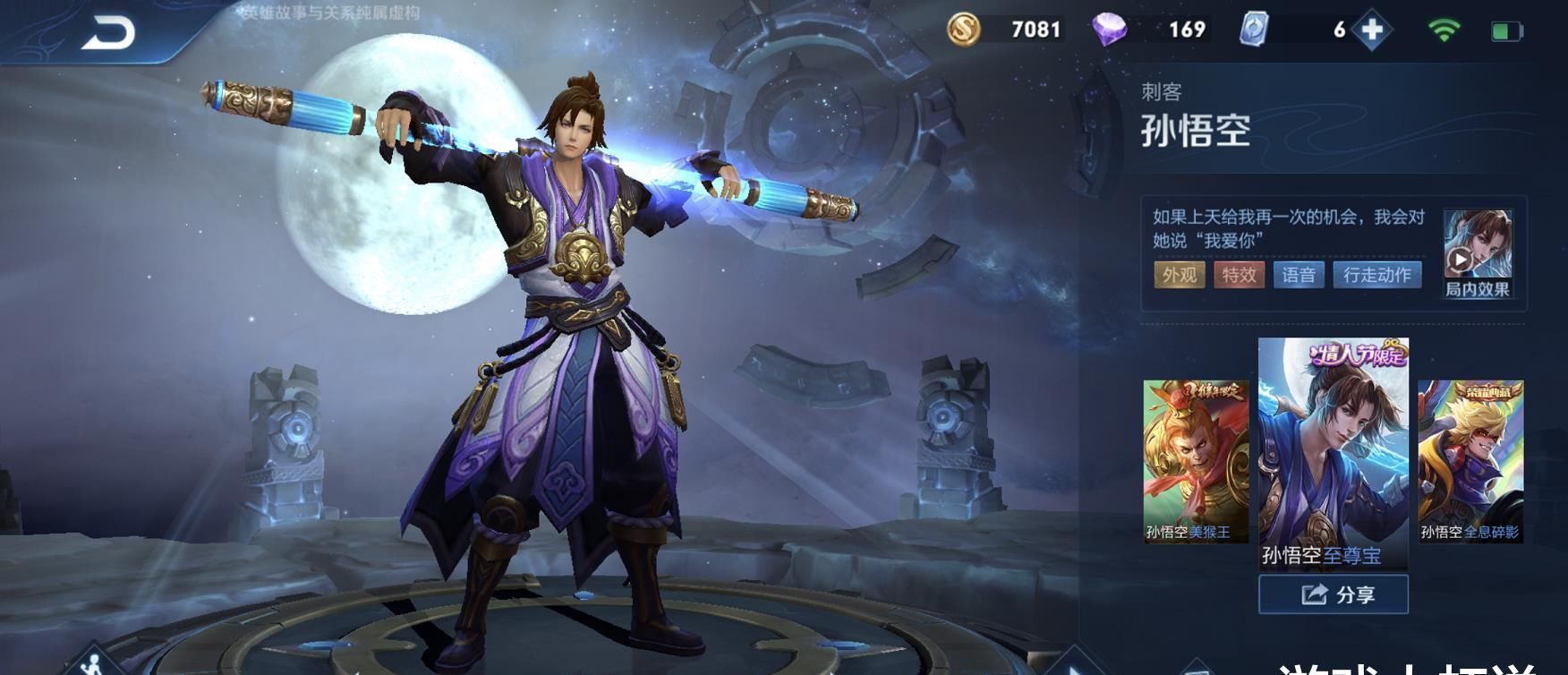Show the 行走动作 walking animation tag

pyautogui.click(x=1376, y=275)
